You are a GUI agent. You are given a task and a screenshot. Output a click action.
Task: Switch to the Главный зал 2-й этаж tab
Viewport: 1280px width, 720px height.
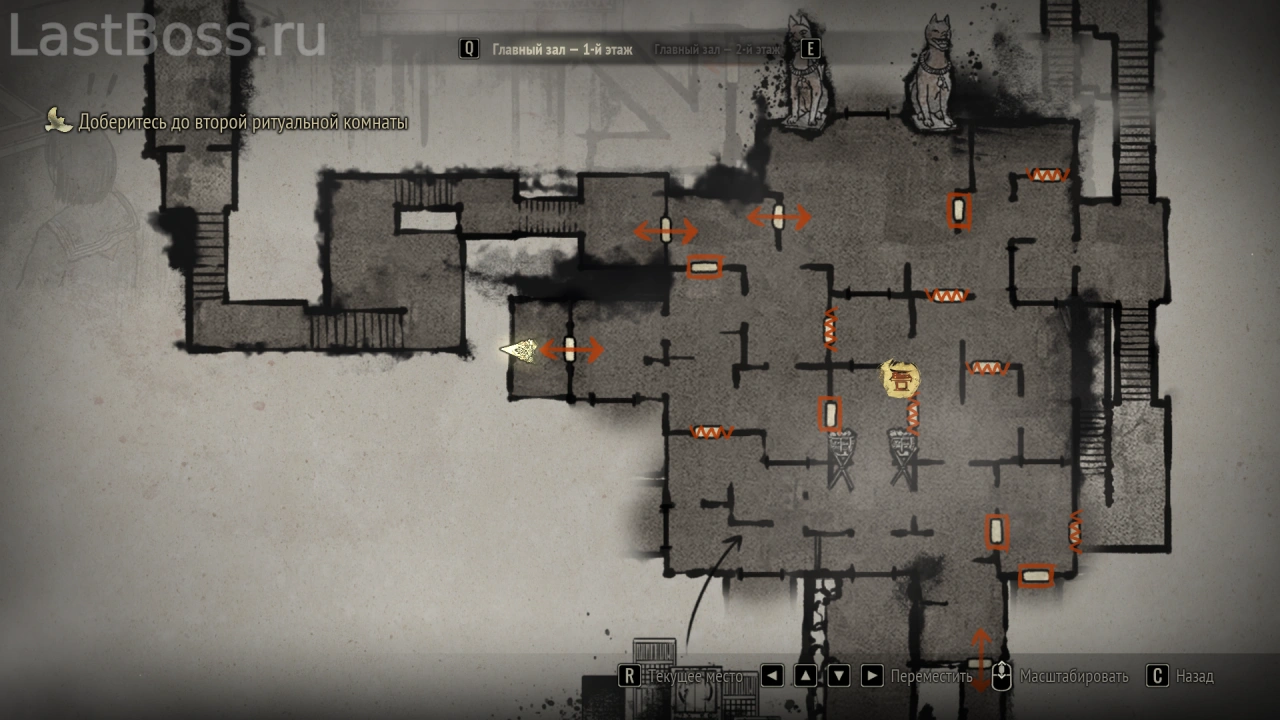[717, 49]
